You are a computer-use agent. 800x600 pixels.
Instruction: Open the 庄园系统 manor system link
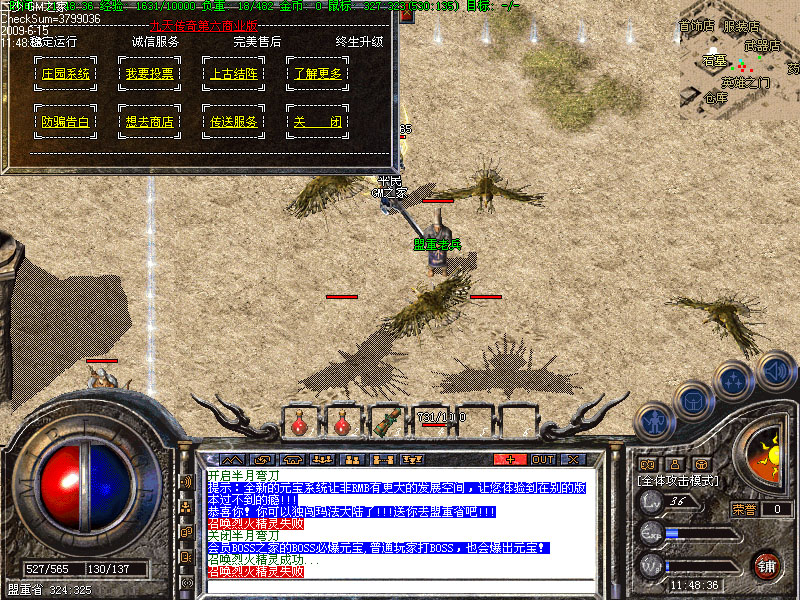click(66, 73)
